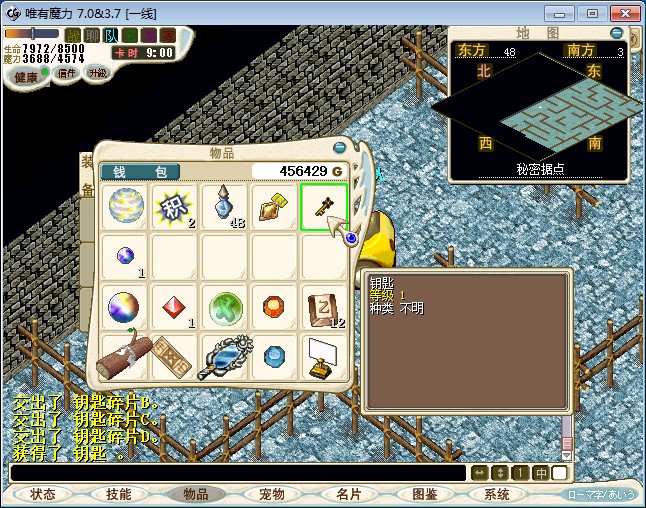Screen dimensions: 646x508
Task: Click the blue potion bottle stack of 48
Action: pos(225,207)
